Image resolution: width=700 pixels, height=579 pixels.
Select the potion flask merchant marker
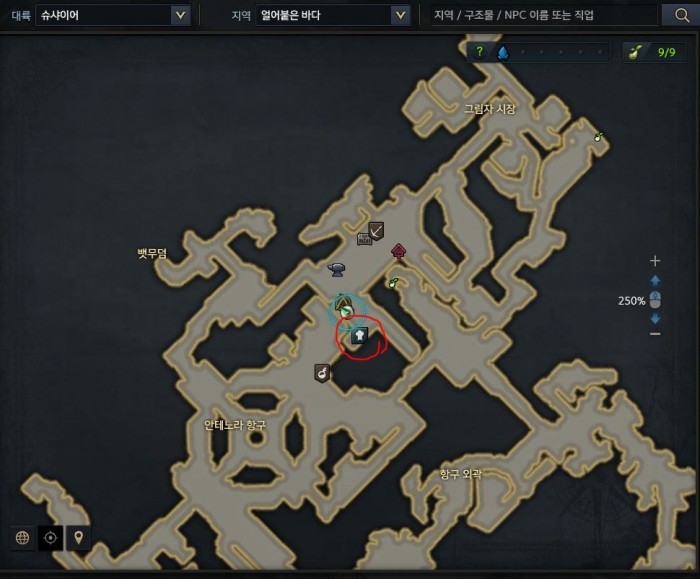[322, 374]
